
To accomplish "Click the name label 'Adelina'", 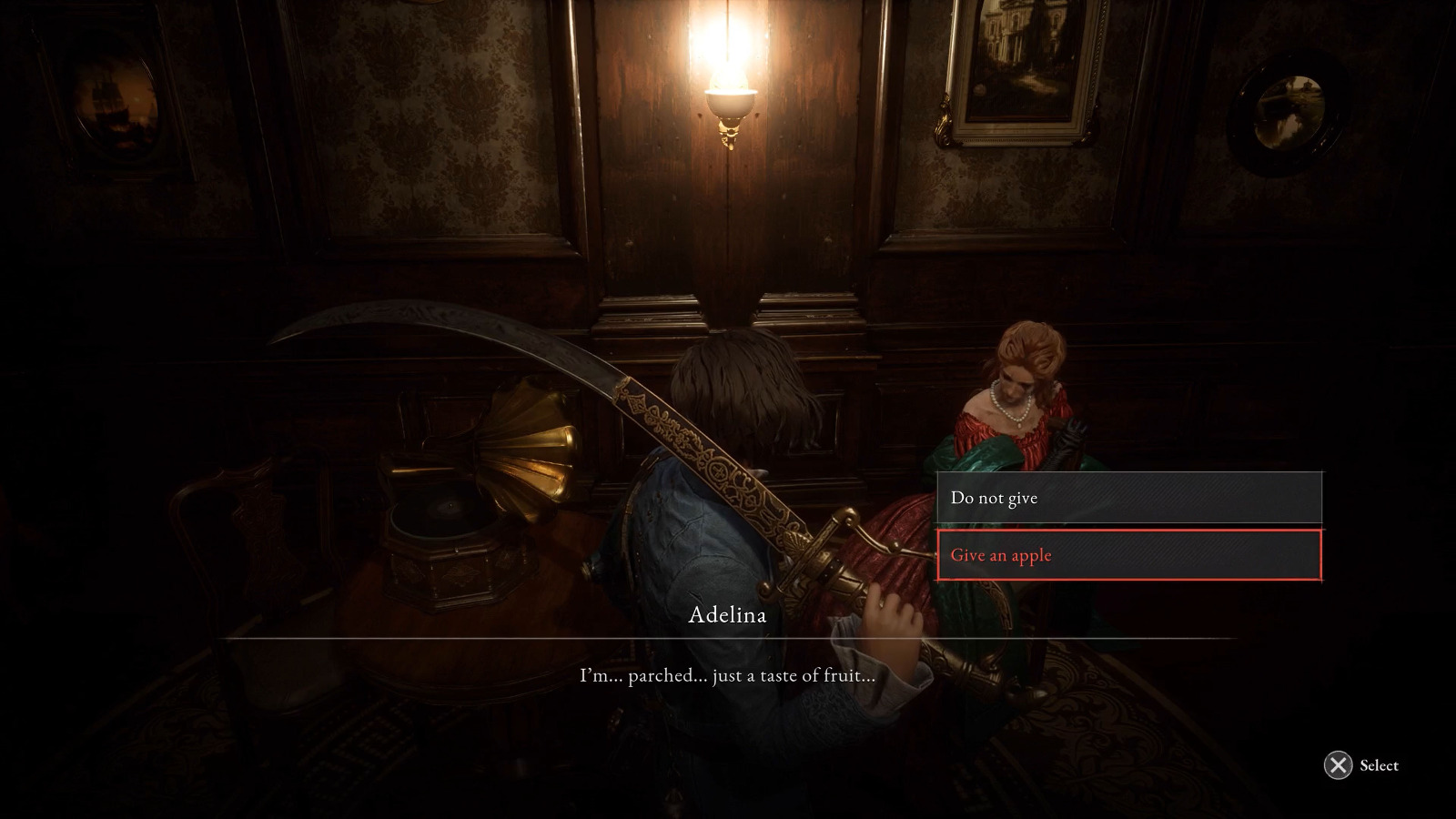I will 728,615.
